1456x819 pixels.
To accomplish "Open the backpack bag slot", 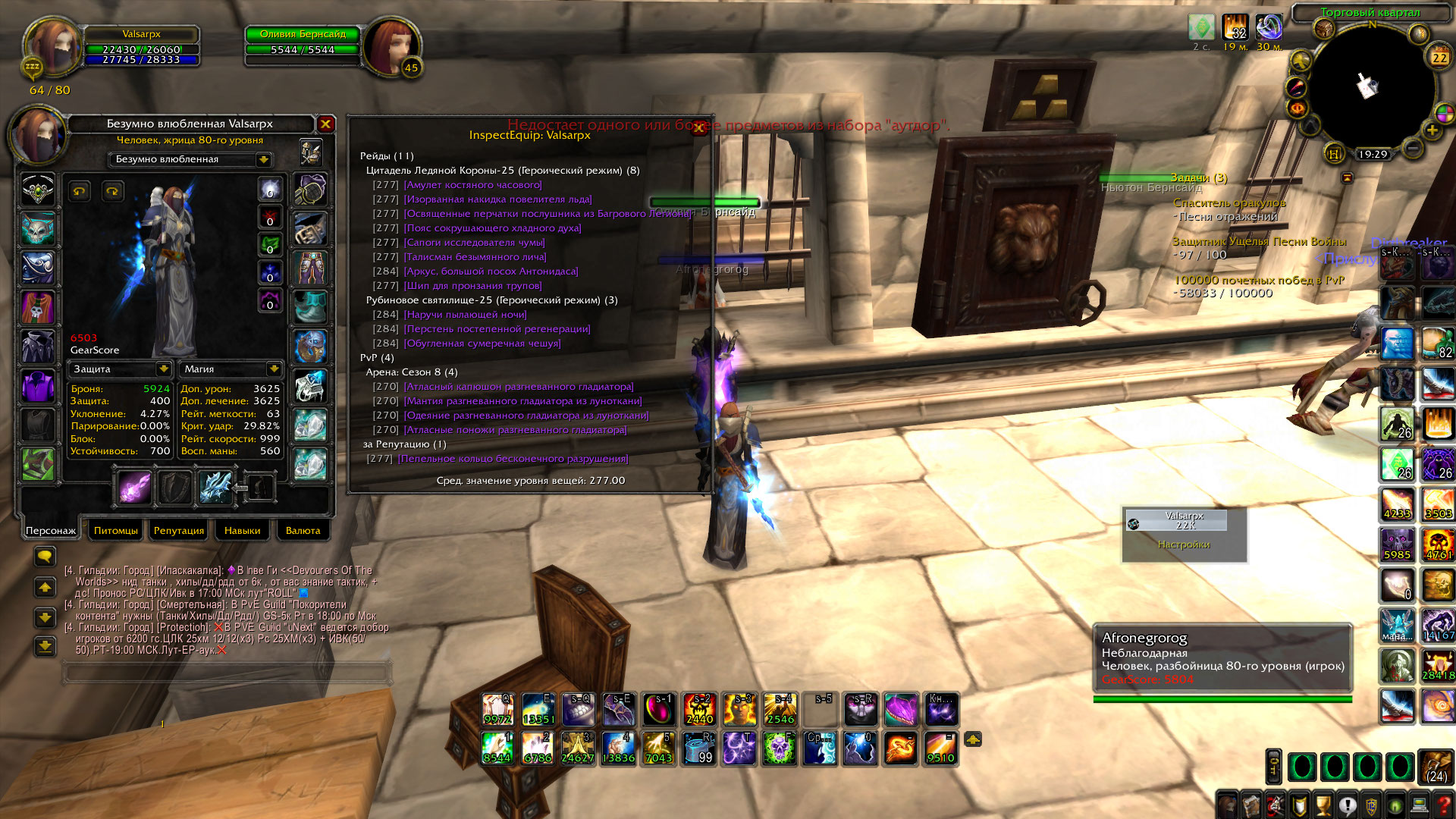I will tap(1435, 767).
